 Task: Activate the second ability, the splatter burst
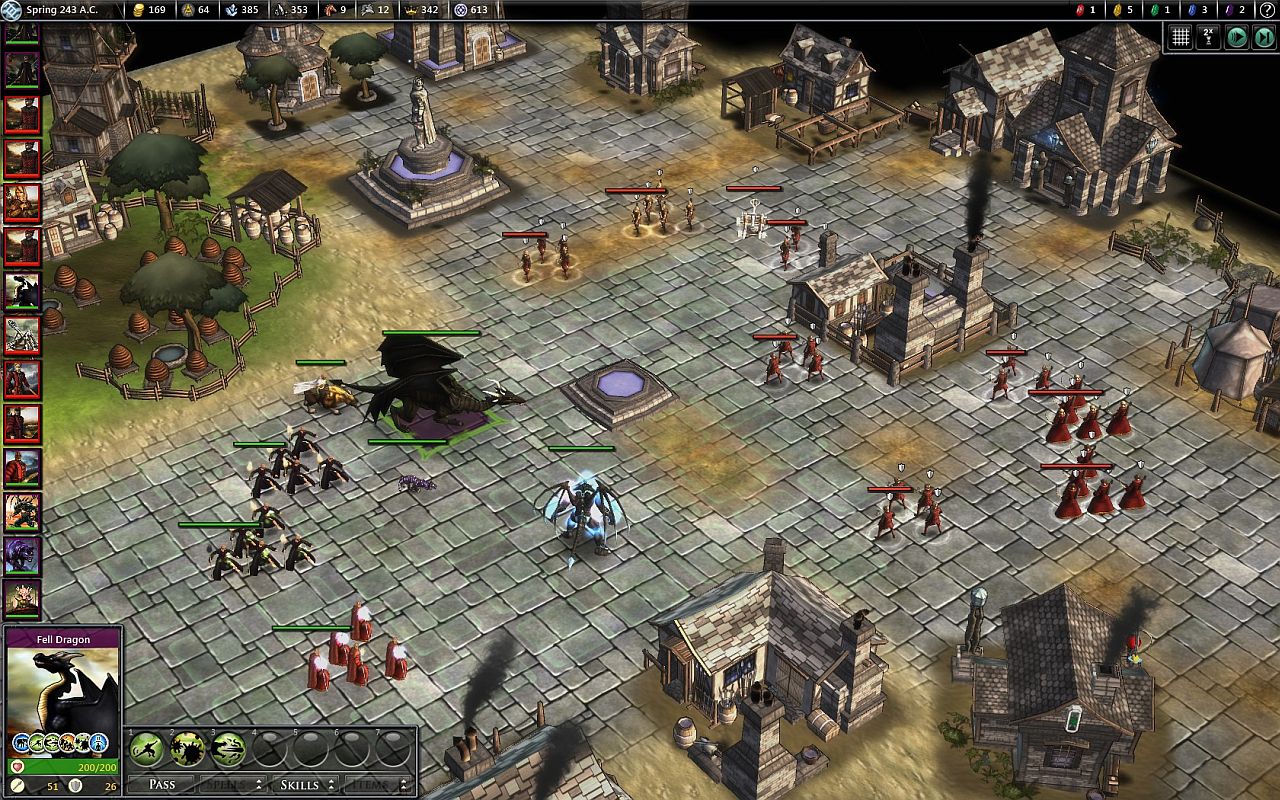(x=187, y=748)
